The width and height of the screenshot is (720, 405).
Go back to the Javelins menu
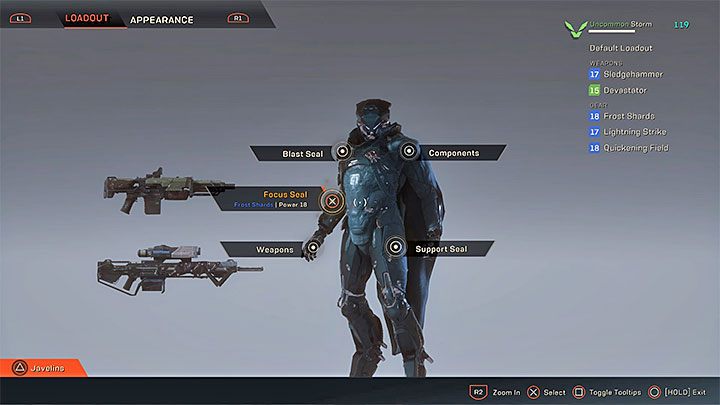(44, 368)
